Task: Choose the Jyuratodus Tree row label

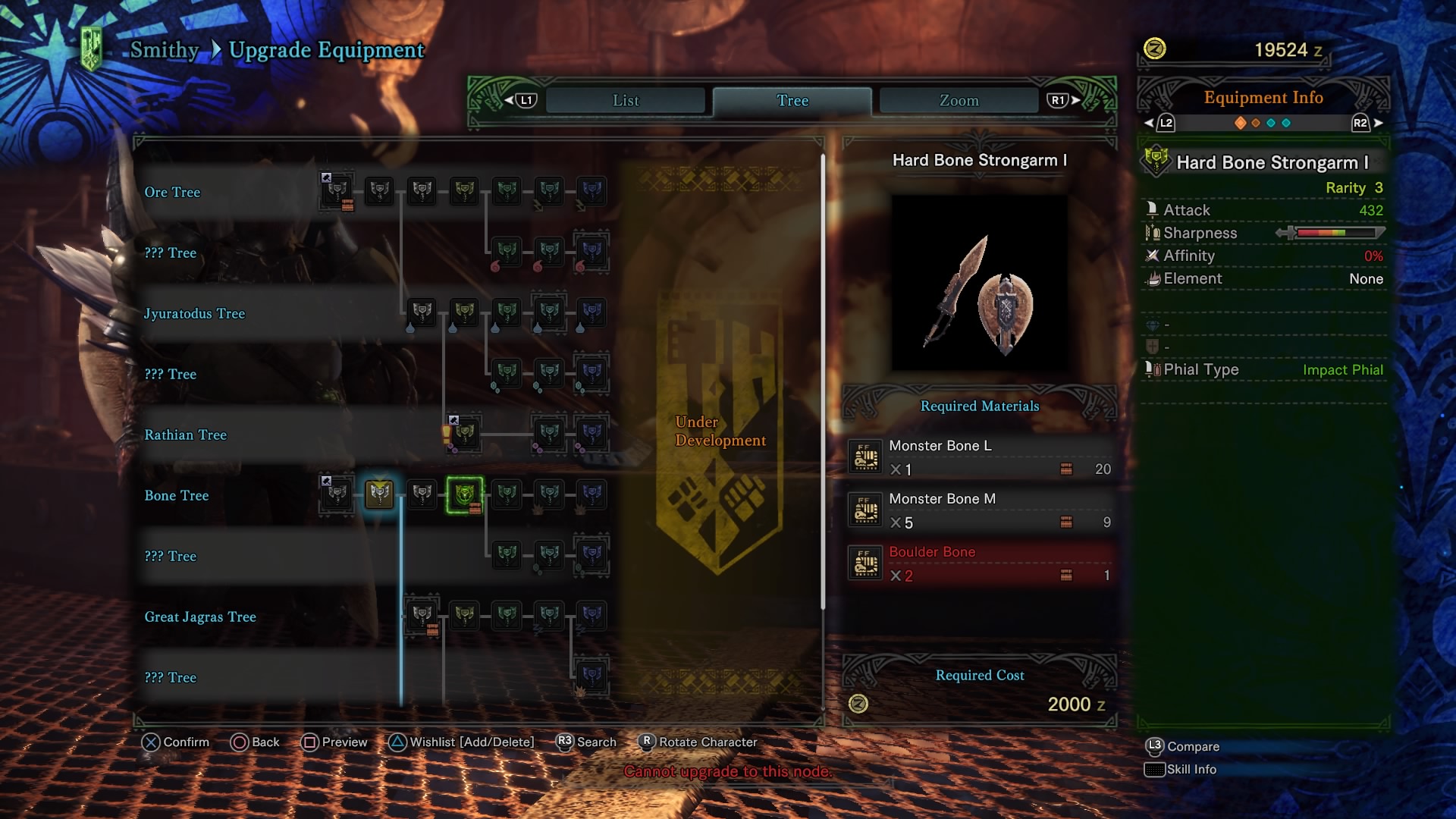Action: (x=194, y=314)
